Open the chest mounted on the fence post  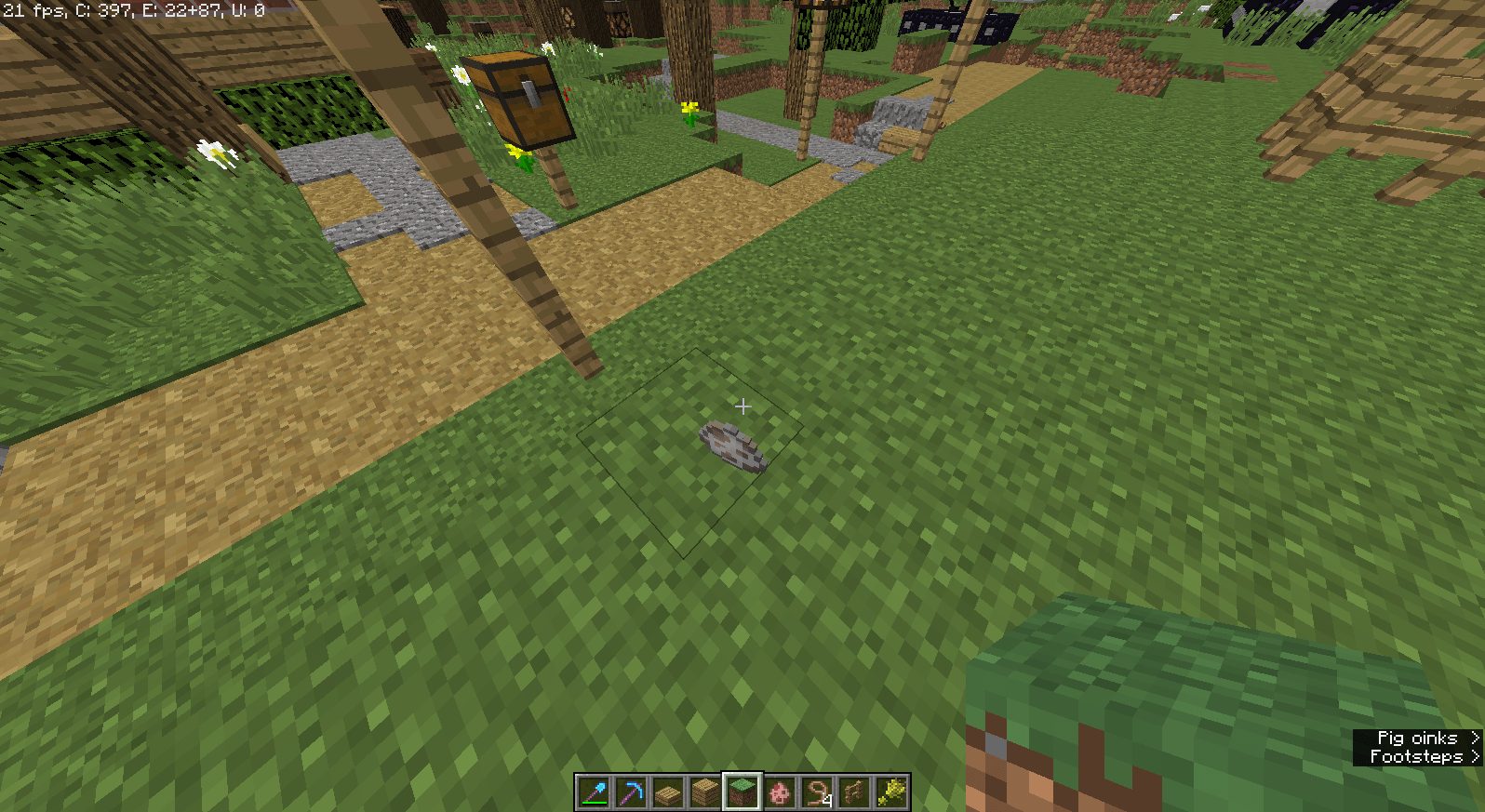[521, 98]
